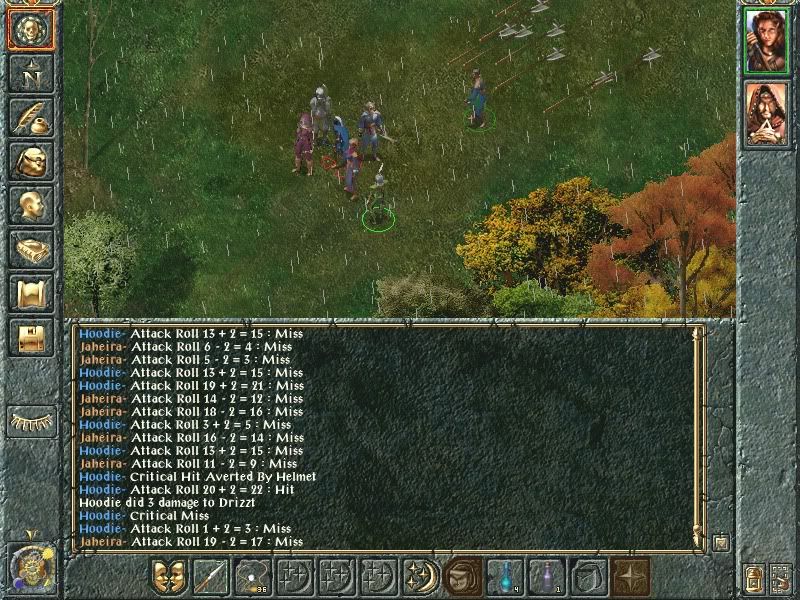Show the character record with the bald head icon
Image resolution: width=800 pixels, height=600 pixels.
point(31,205)
